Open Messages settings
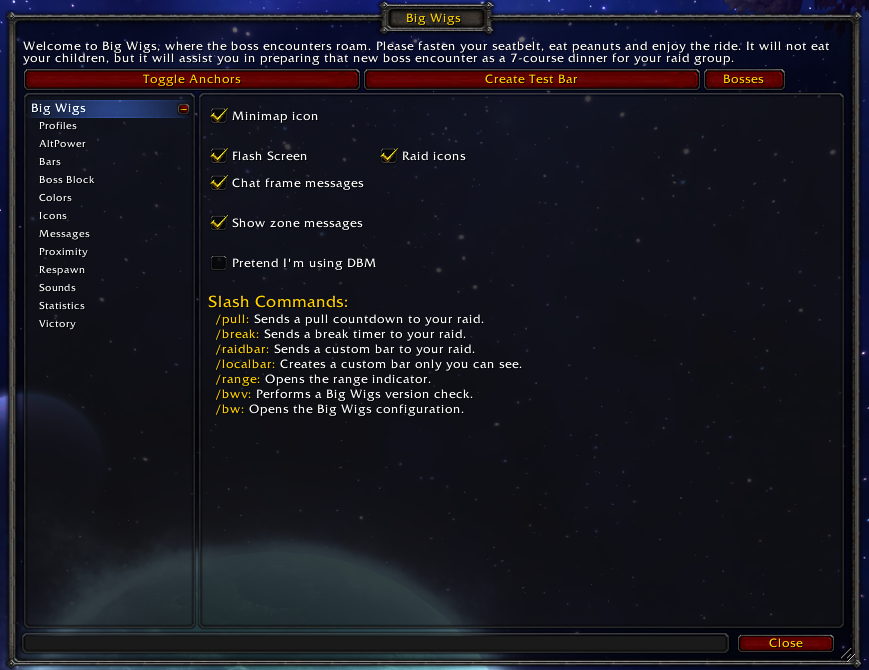 (64, 234)
